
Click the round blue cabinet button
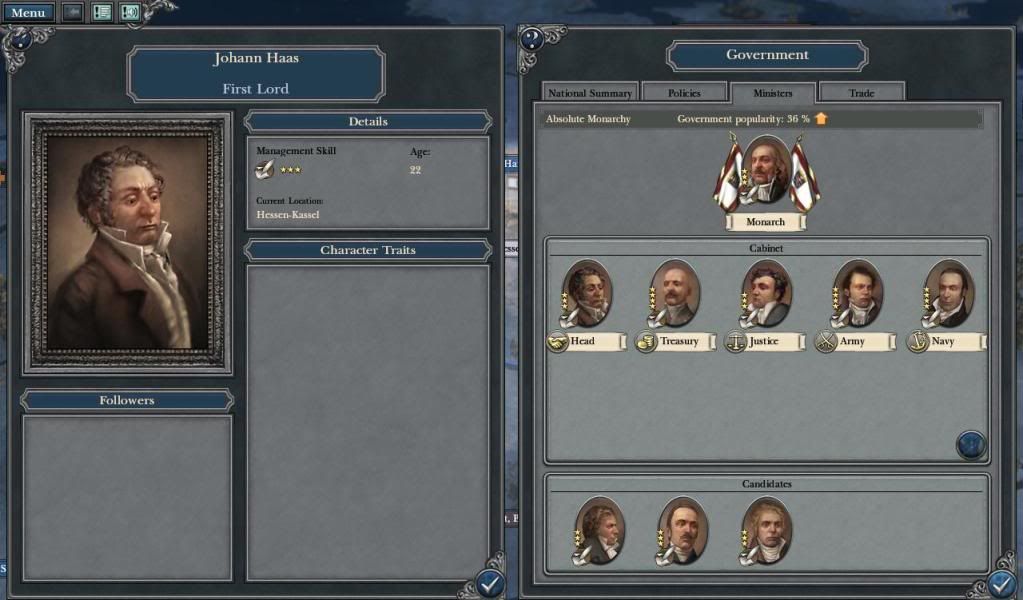pos(971,445)
